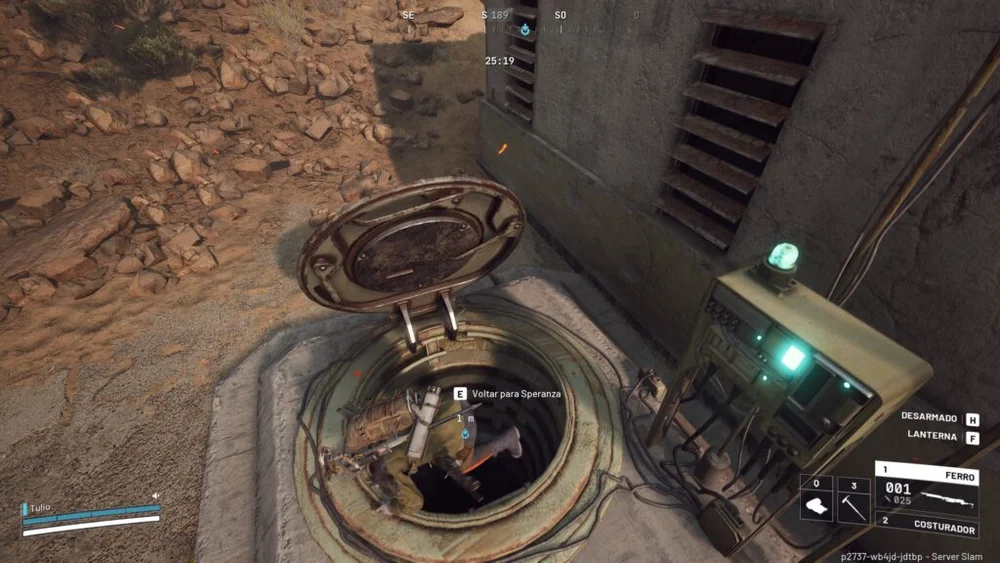
Task: Choose the pickaxe tool slot
Action: click(x=853, y=500)
